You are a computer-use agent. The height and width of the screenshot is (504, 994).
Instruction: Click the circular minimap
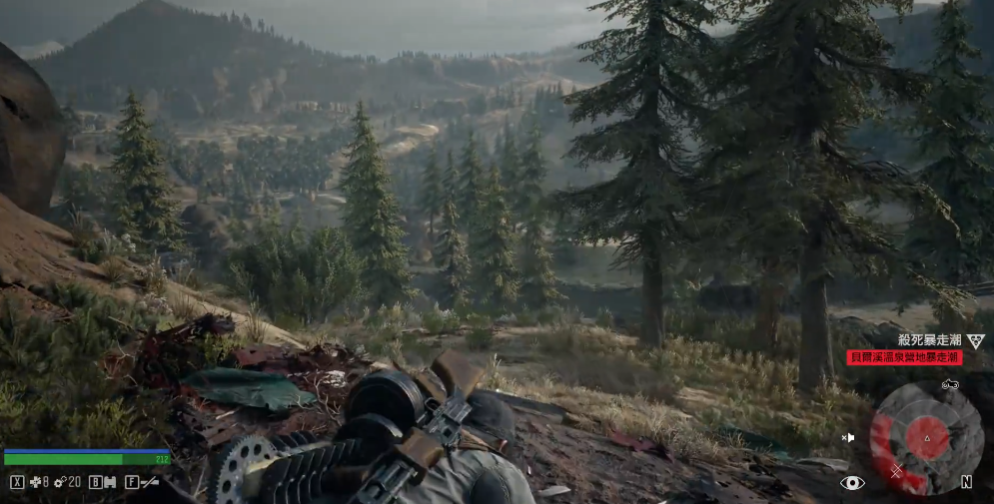(x=926, y=436)
